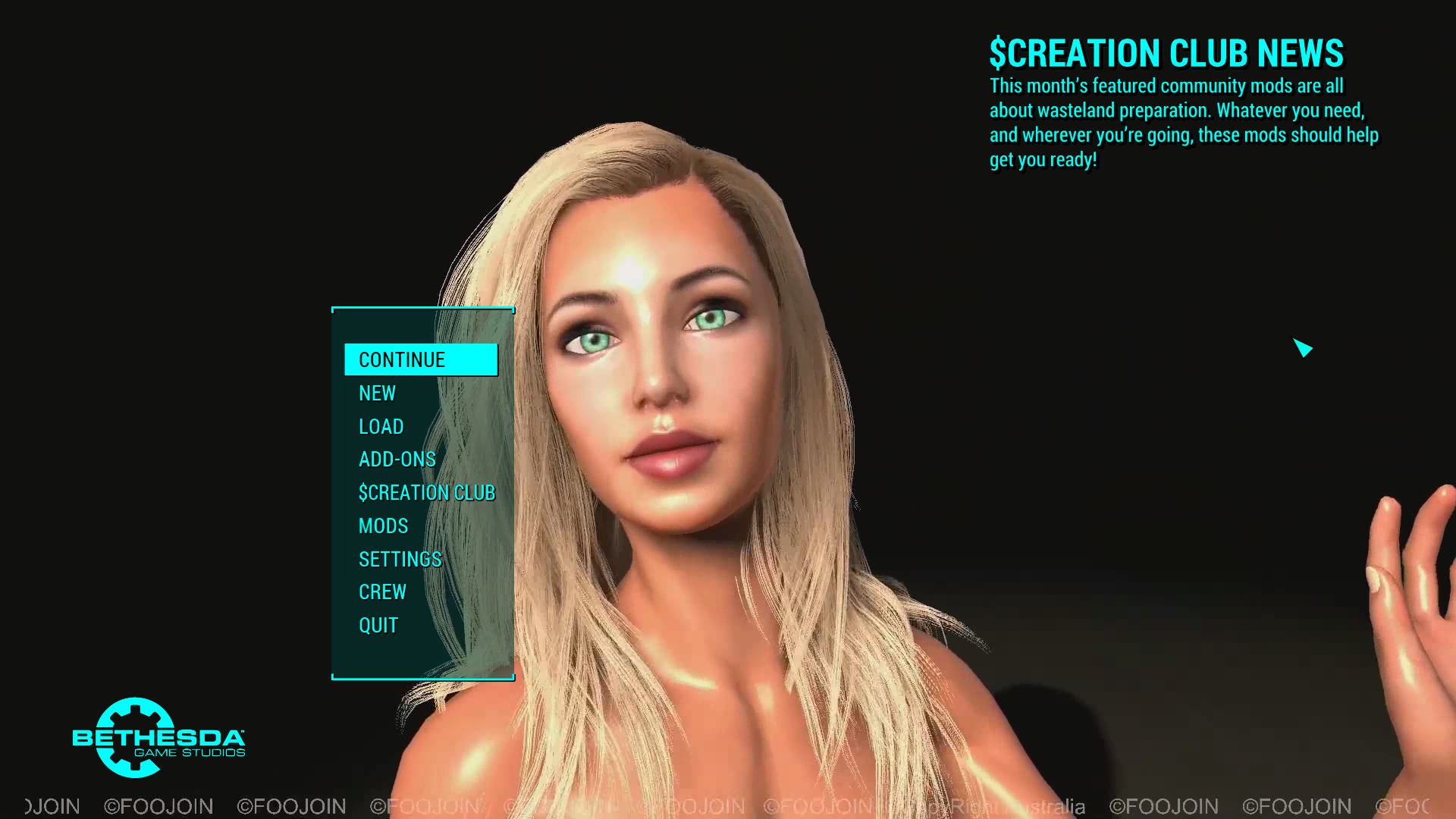Open the SETTINGS menu
Screen dimensions: 1456x819
pos(400,559)
